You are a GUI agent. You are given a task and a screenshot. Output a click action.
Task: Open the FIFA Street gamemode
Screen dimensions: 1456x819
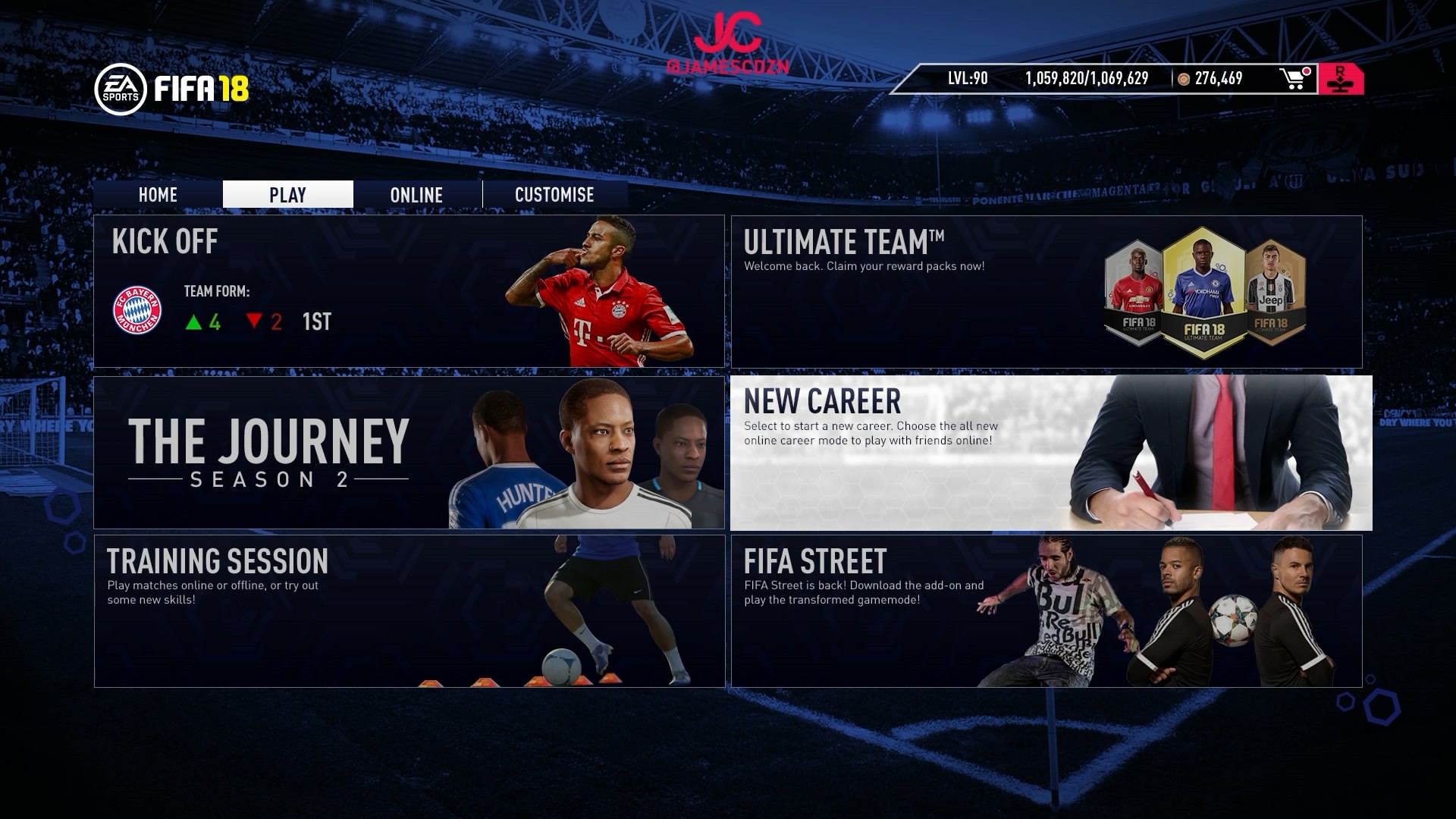(1046, 611)
